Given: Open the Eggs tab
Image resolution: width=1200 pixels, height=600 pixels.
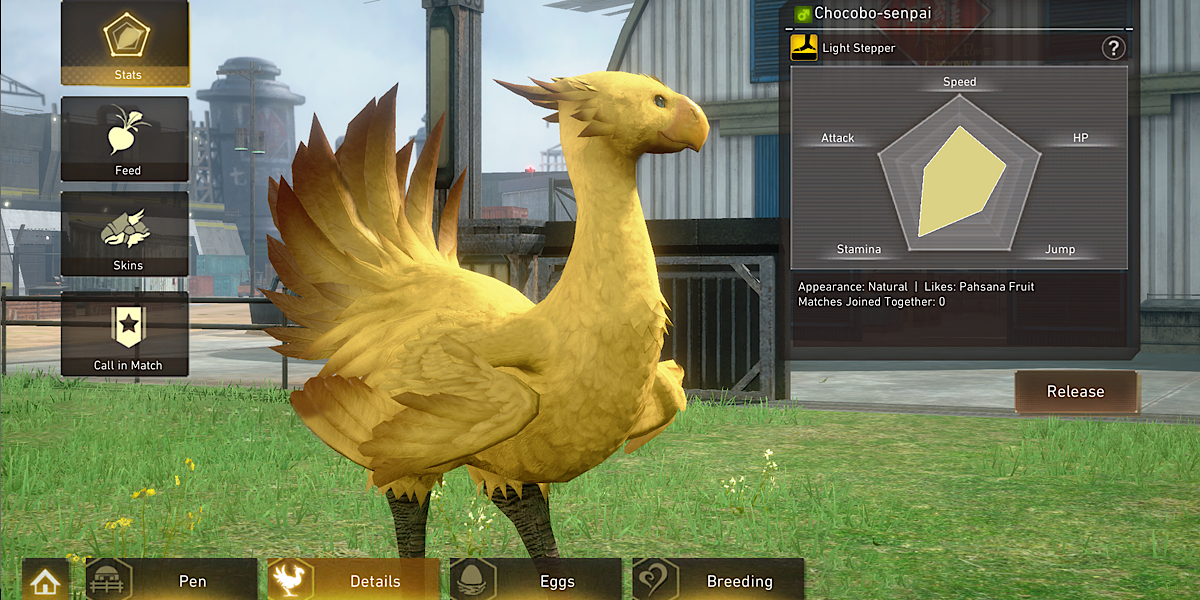Looking at the screenshot, I should (x=536, y=581).
